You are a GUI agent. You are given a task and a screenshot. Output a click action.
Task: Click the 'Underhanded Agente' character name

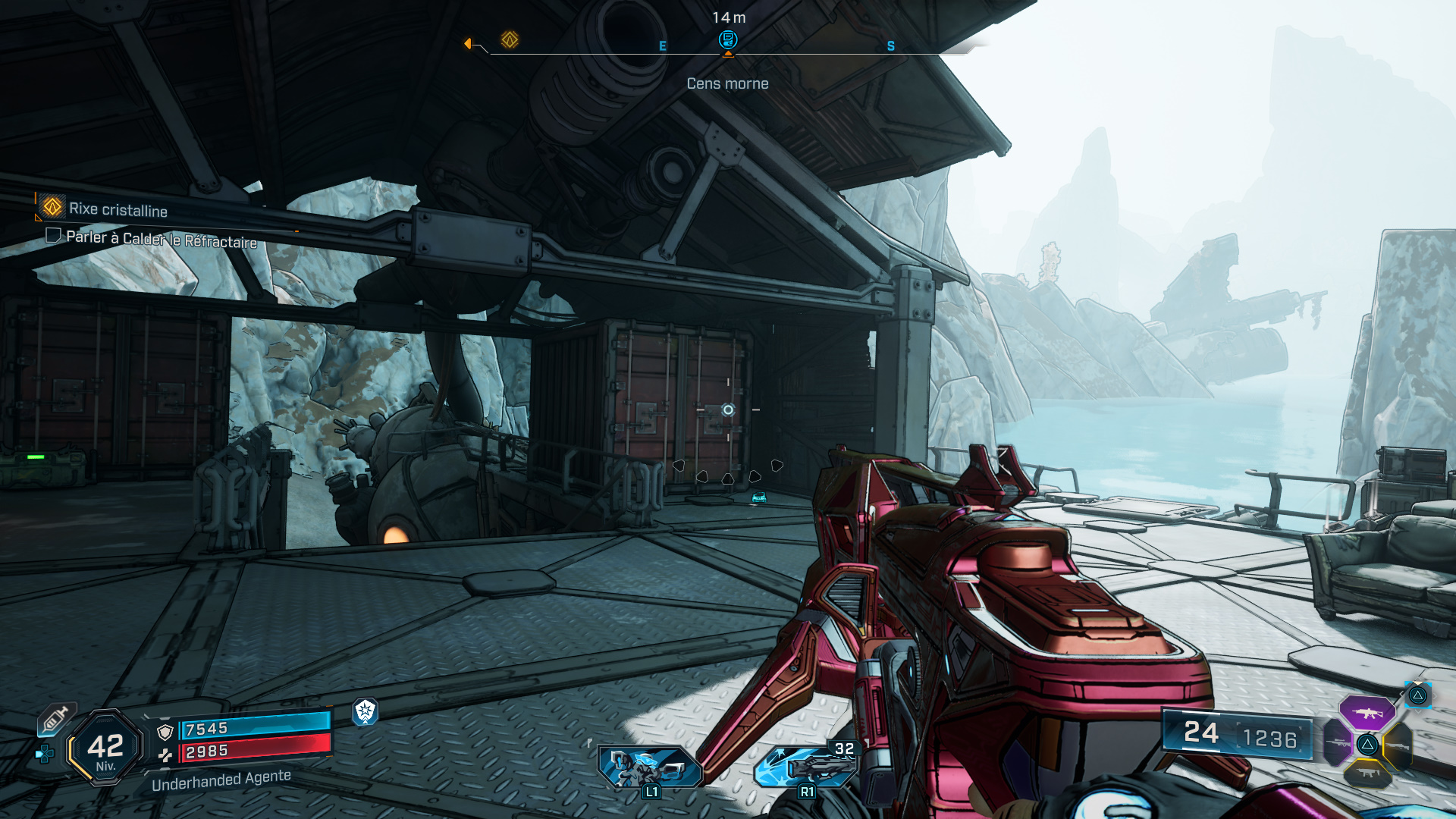pos(221,782)
